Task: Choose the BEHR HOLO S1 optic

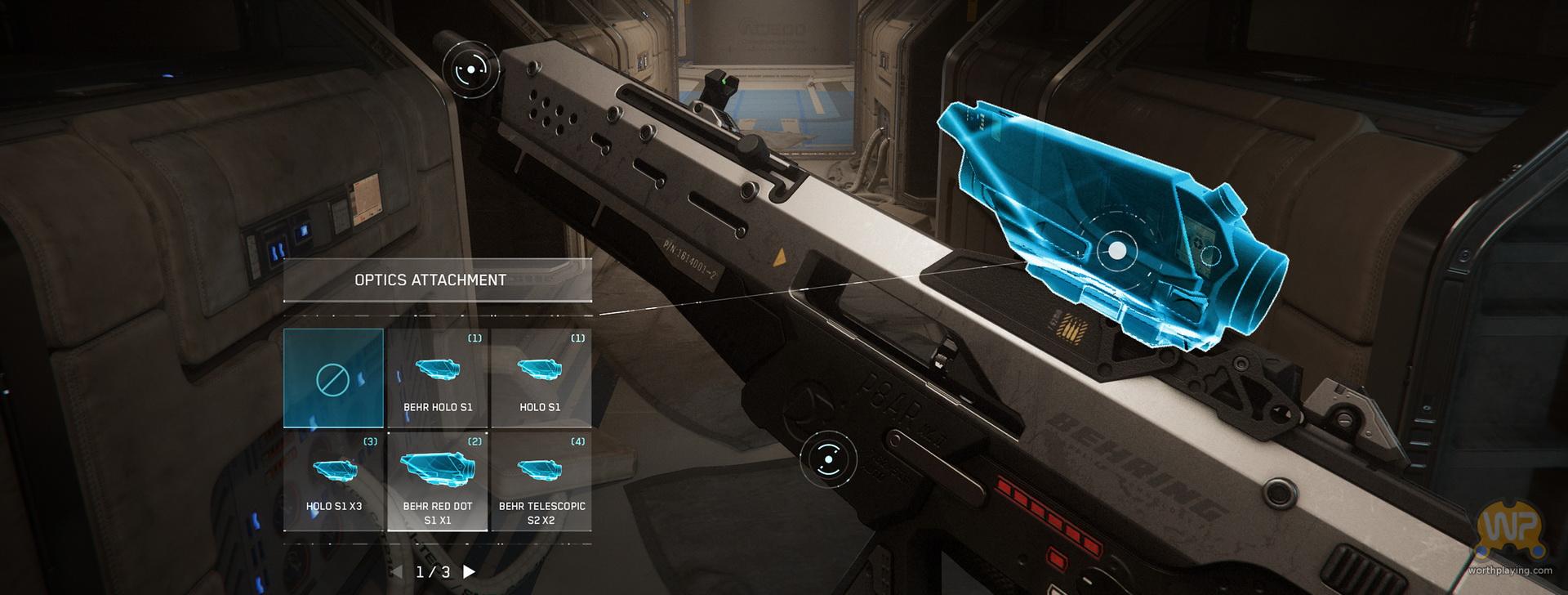Action: click(x=438, y=378)
